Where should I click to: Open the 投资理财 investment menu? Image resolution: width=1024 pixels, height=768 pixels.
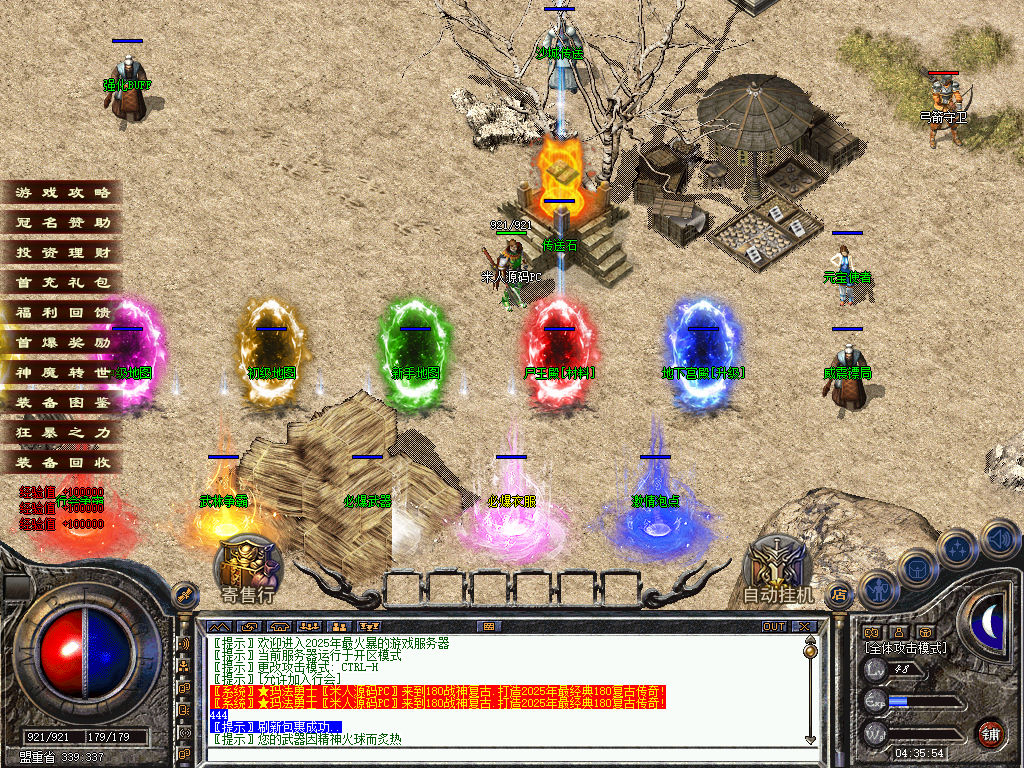click(x=62, y=253)
